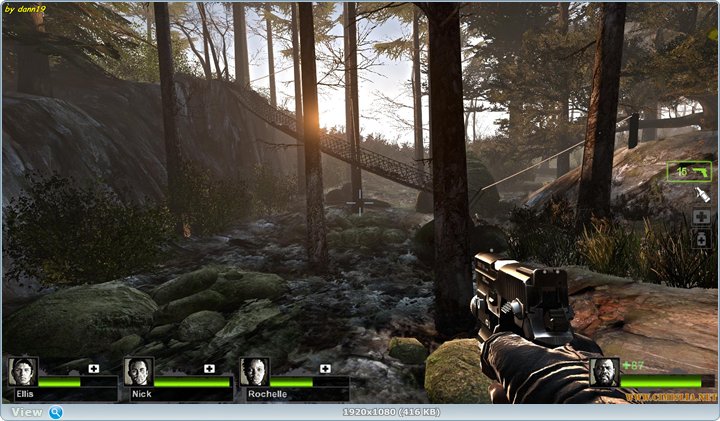Screen dimensions: 720x421
Task: Select the molotov bottle slot
Action: tap(701, 195)
